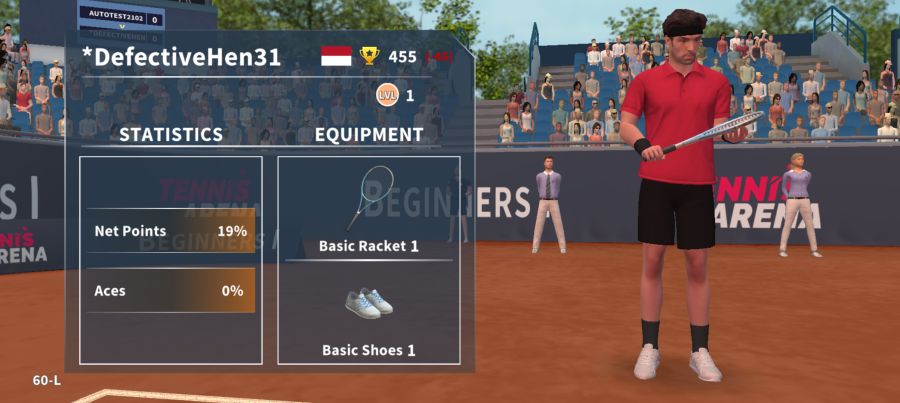Click the gold trophy icon
The image size is (900, 403).
pos(370,56)
